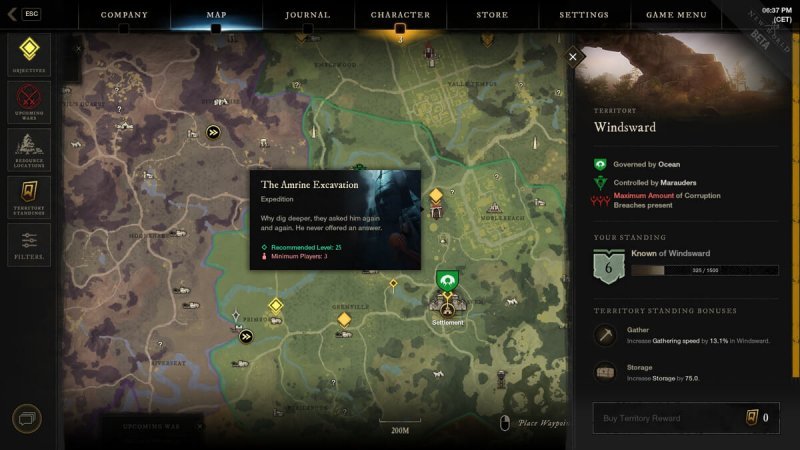Switch to the Journal tab

pyautogui.click(x=307, y=15)
